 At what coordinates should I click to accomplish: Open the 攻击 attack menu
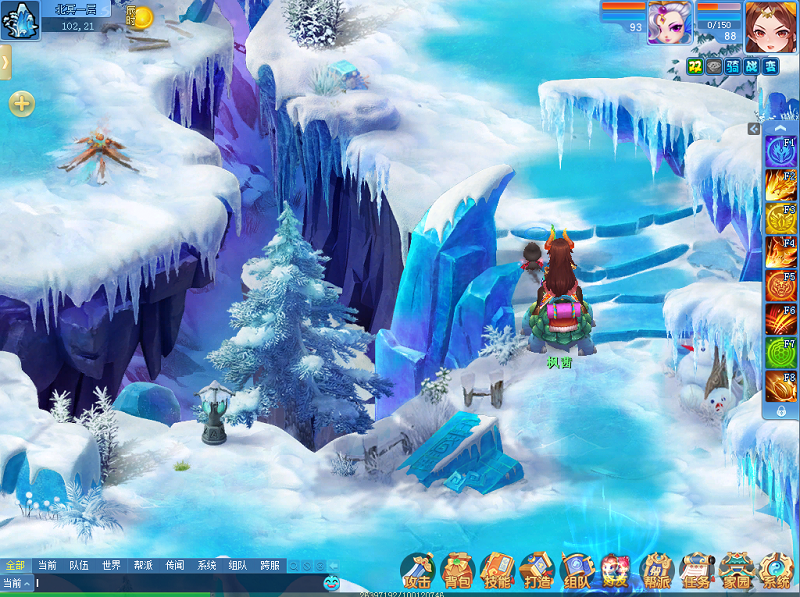tap(417, 570)
